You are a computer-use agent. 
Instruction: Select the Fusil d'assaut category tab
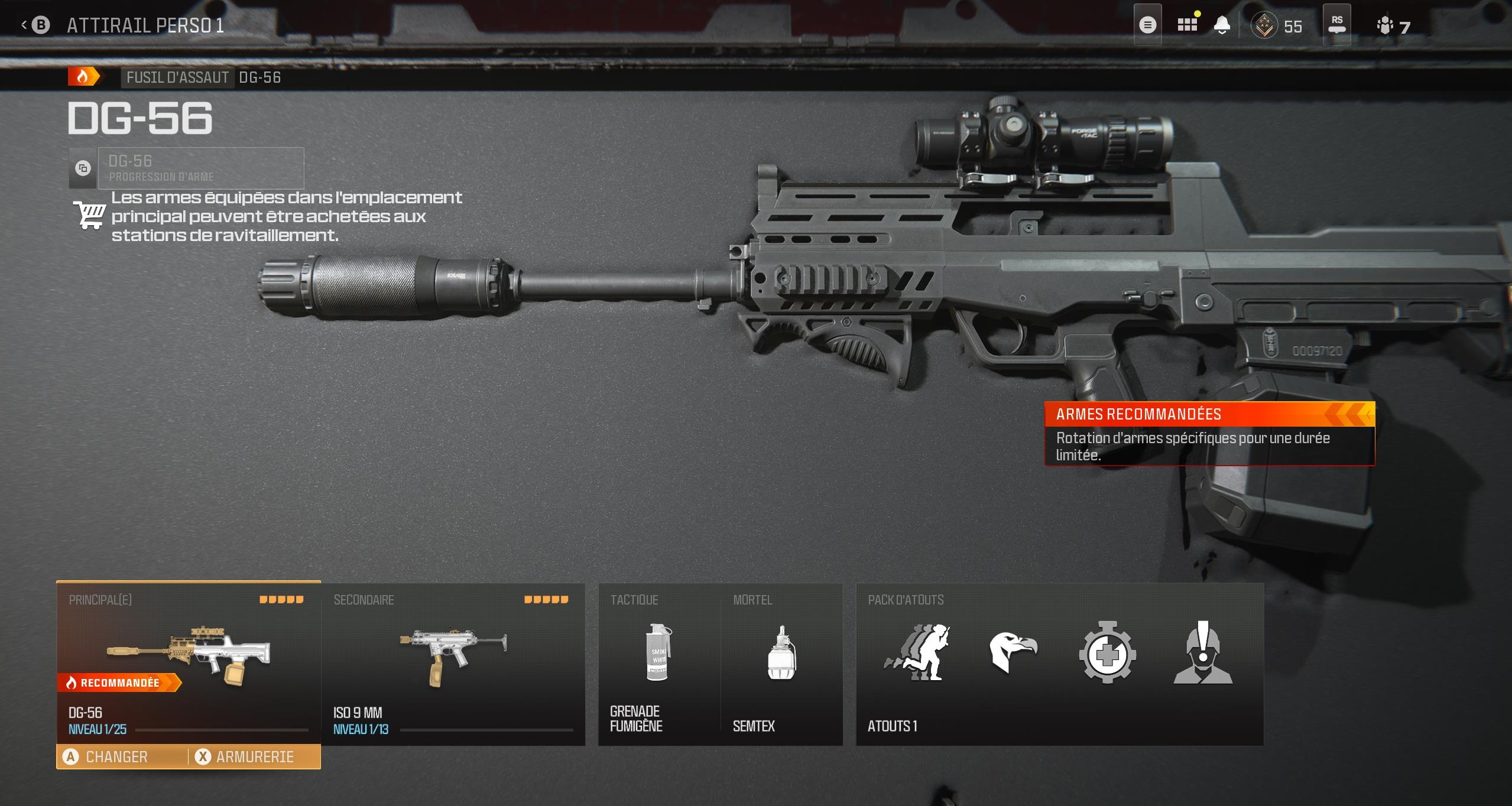[176, 76]
